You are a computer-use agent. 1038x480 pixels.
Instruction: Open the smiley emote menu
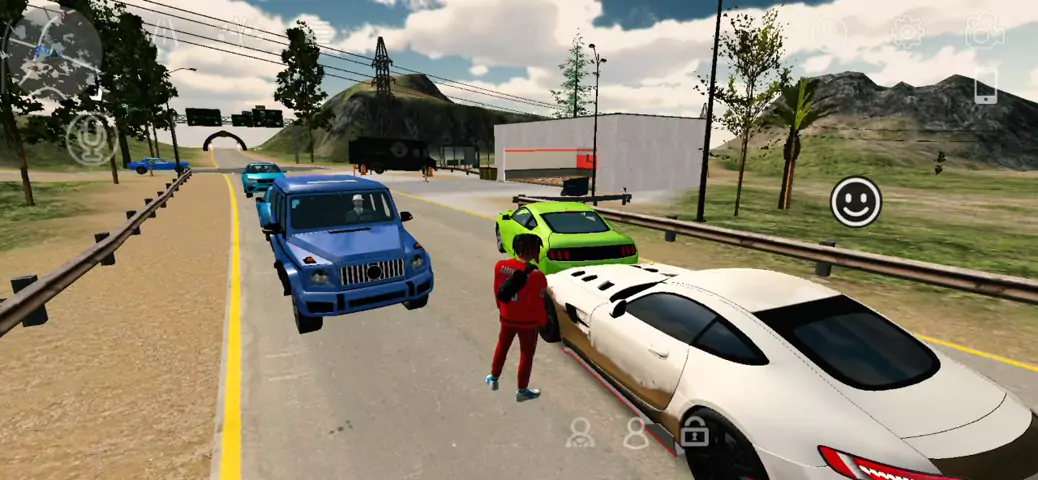(856, 202)
